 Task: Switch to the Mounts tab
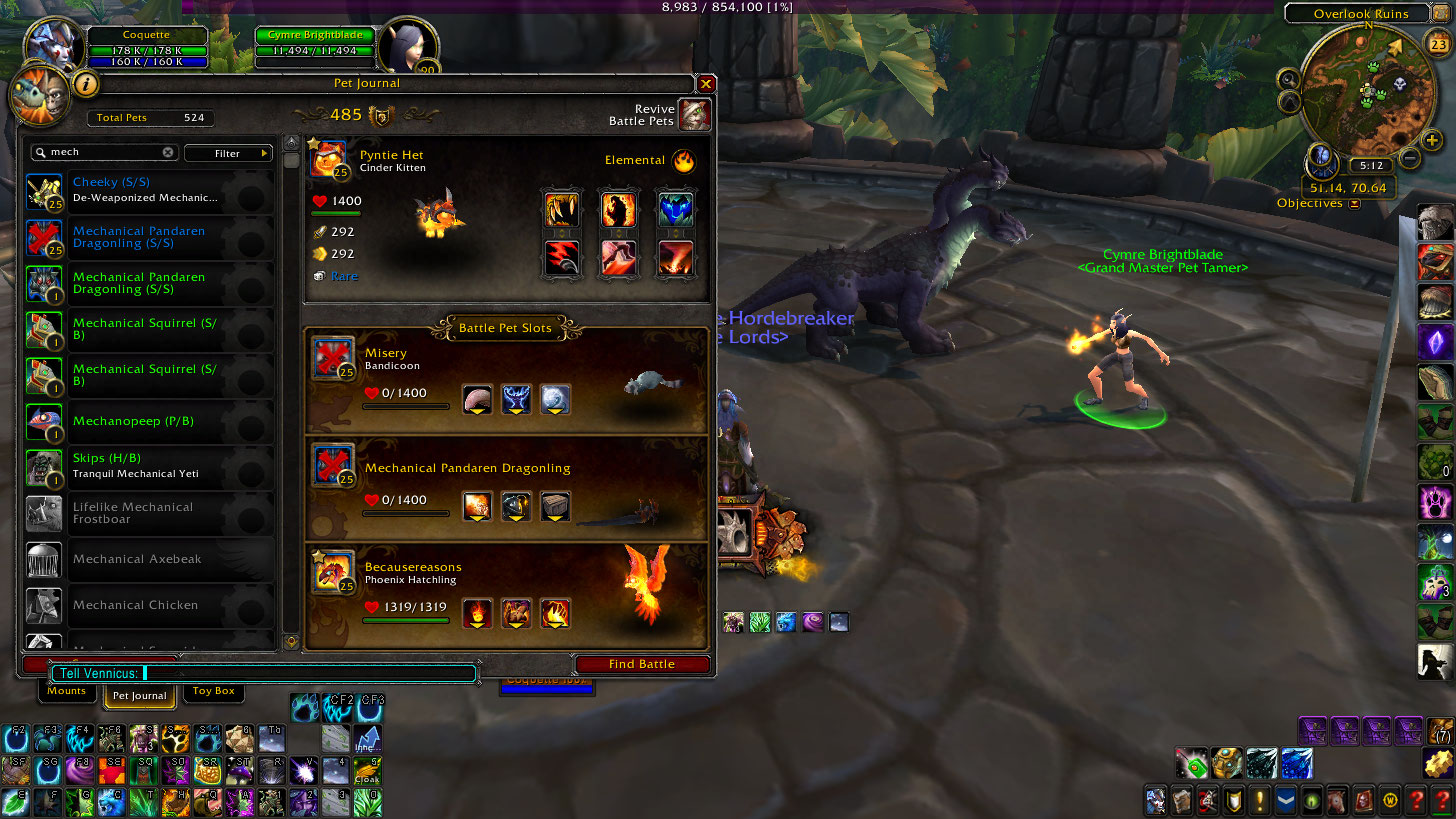pyautogui.click(x=67, y=691)
